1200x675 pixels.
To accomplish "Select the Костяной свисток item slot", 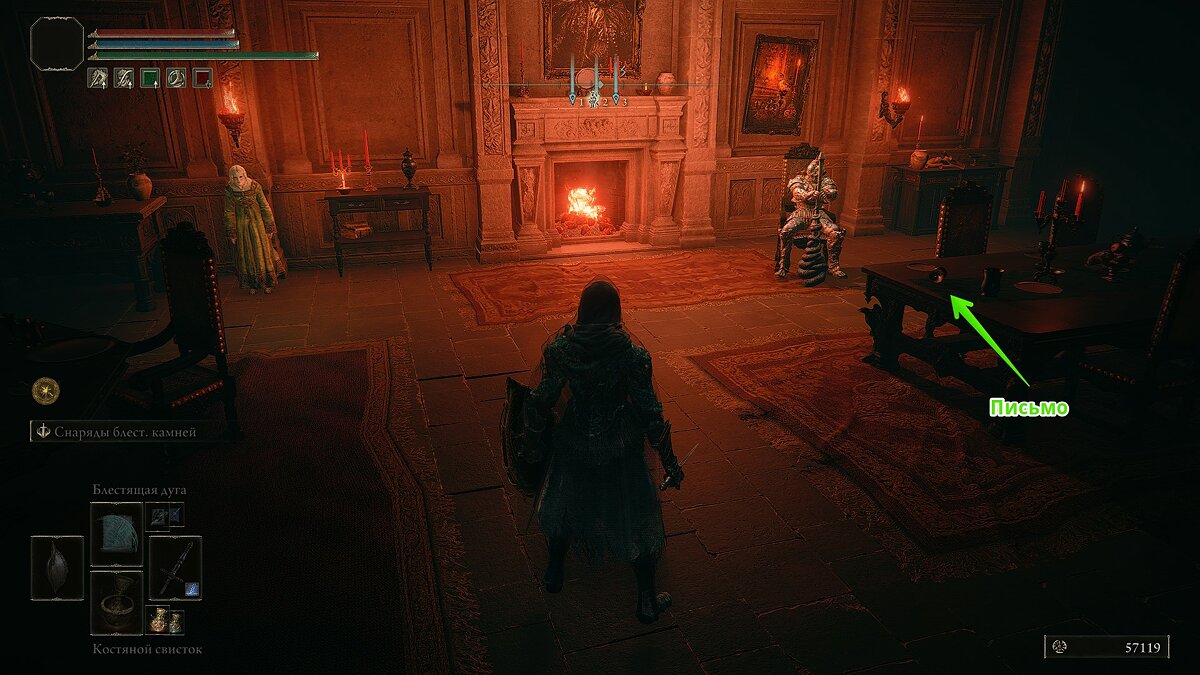I will (x=117, y=602).
